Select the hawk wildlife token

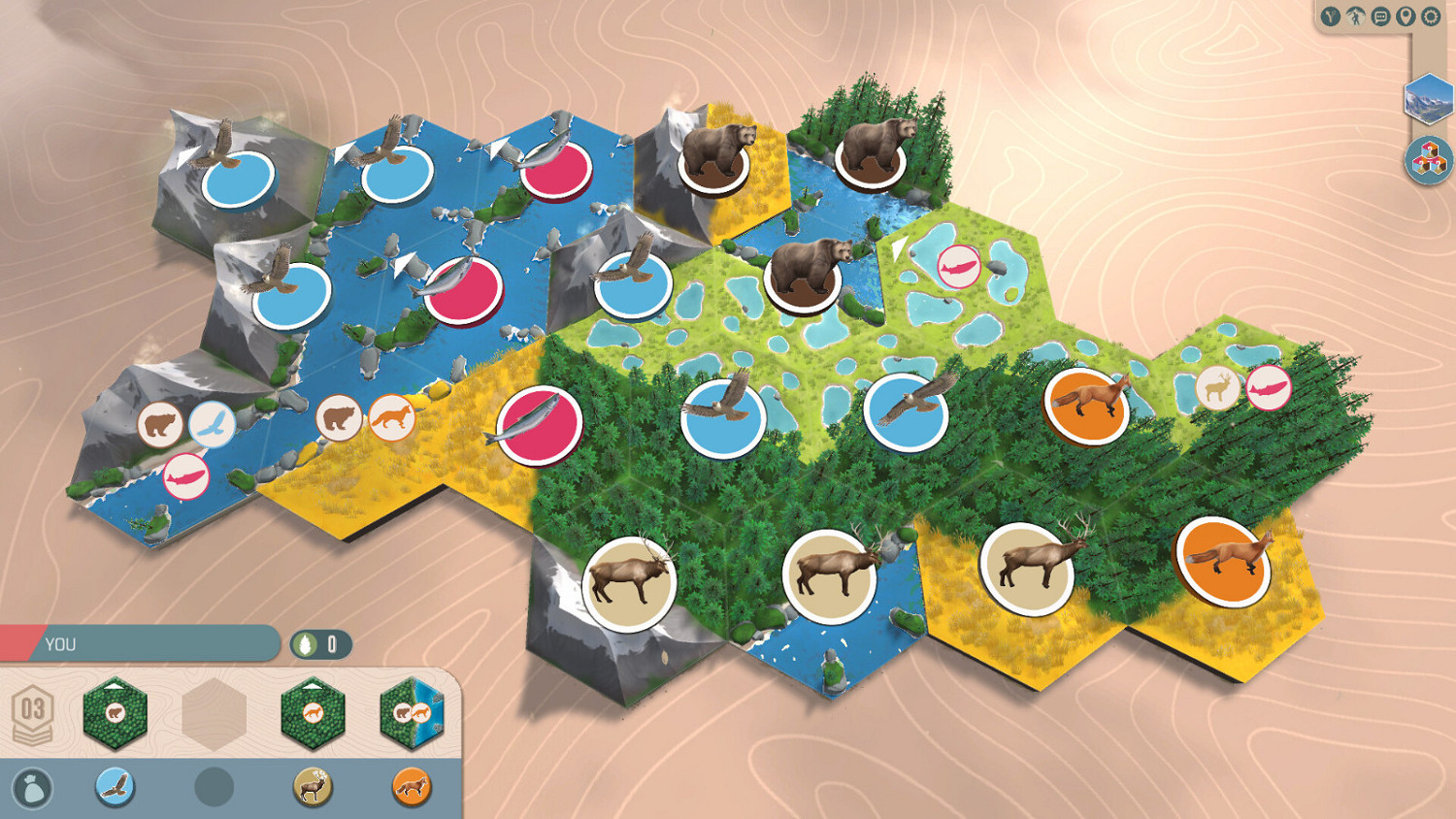(x=115, y=788)
